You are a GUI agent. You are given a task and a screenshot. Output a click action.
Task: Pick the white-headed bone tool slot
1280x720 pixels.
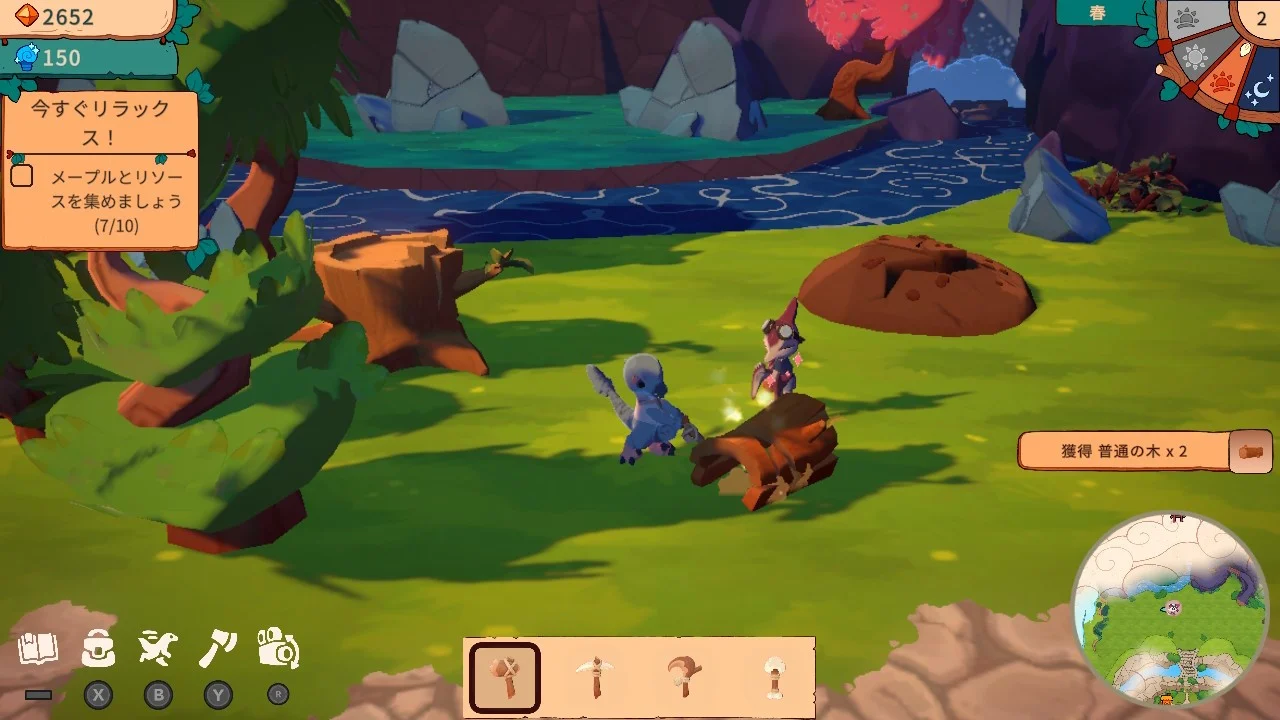773,677
